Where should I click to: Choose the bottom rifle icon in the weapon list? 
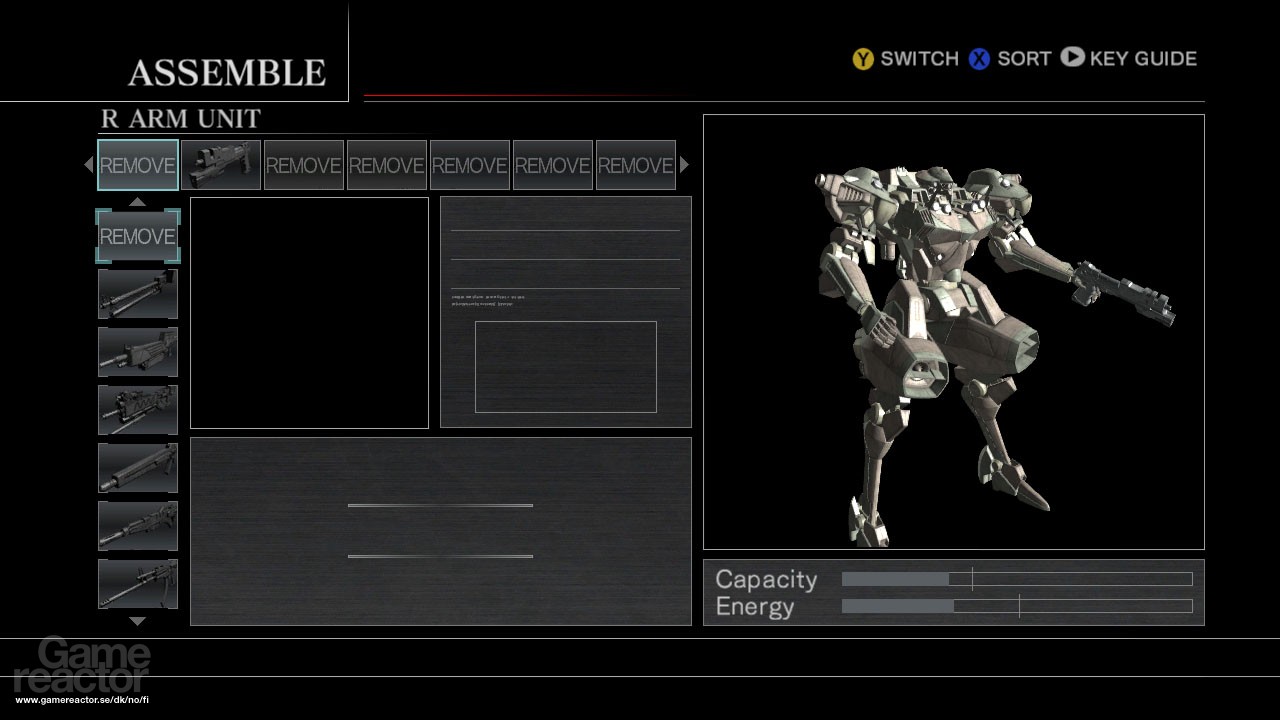137,582
